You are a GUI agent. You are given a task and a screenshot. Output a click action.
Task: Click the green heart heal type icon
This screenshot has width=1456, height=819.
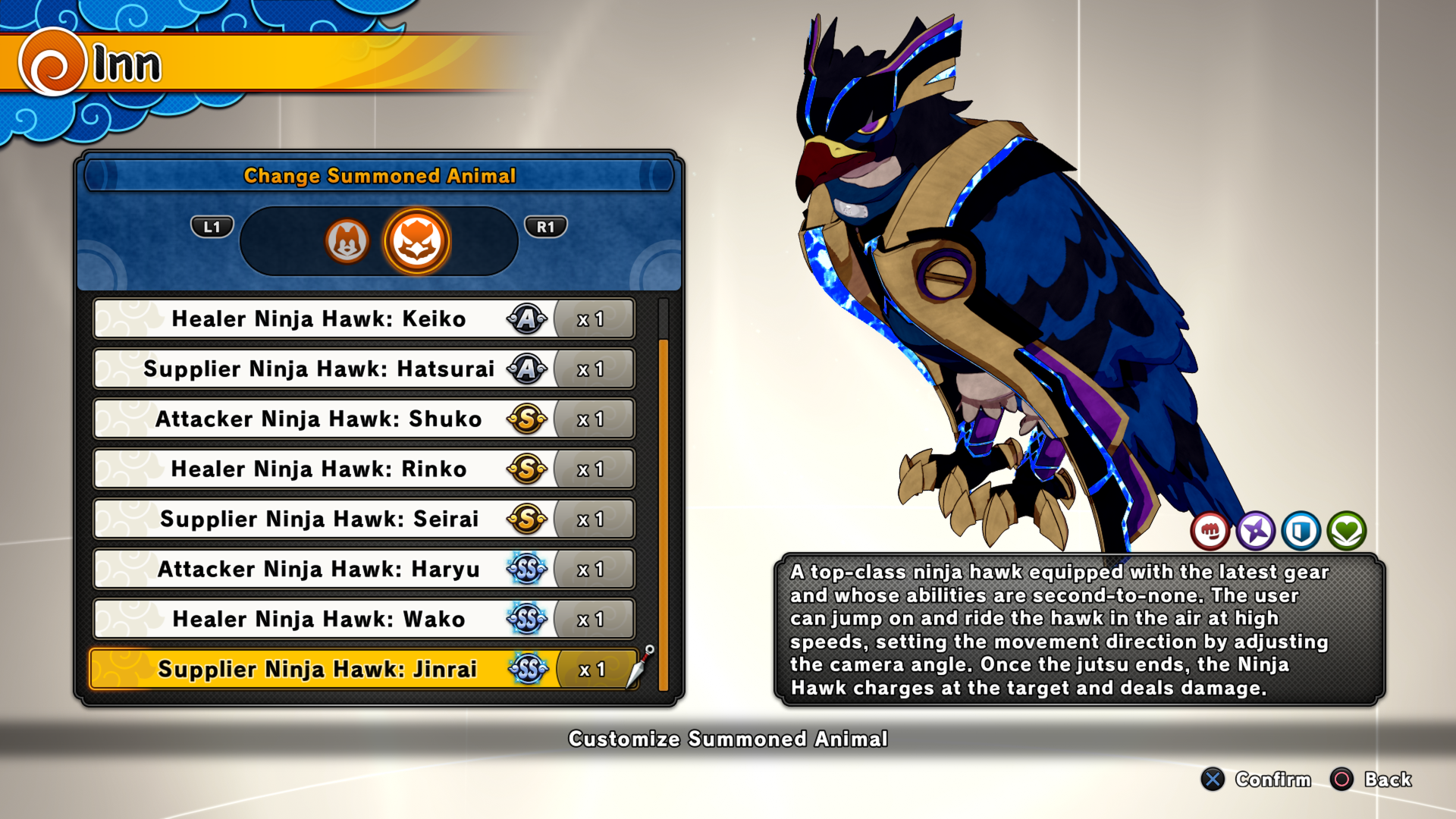(1347, 530)
